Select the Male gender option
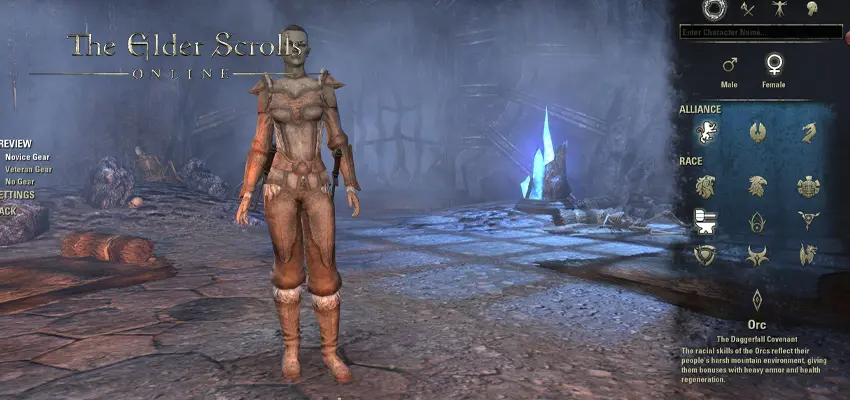The height and width of the screenshot is (400, 850). click(x=730, y=65)
